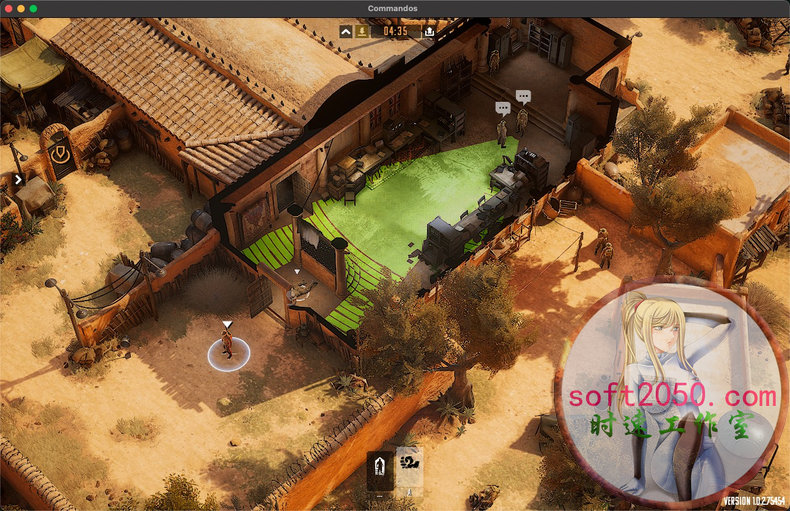Close the Commandos window with red button
The width and height of the screenshot is (790, 511).
pos(7,8)
